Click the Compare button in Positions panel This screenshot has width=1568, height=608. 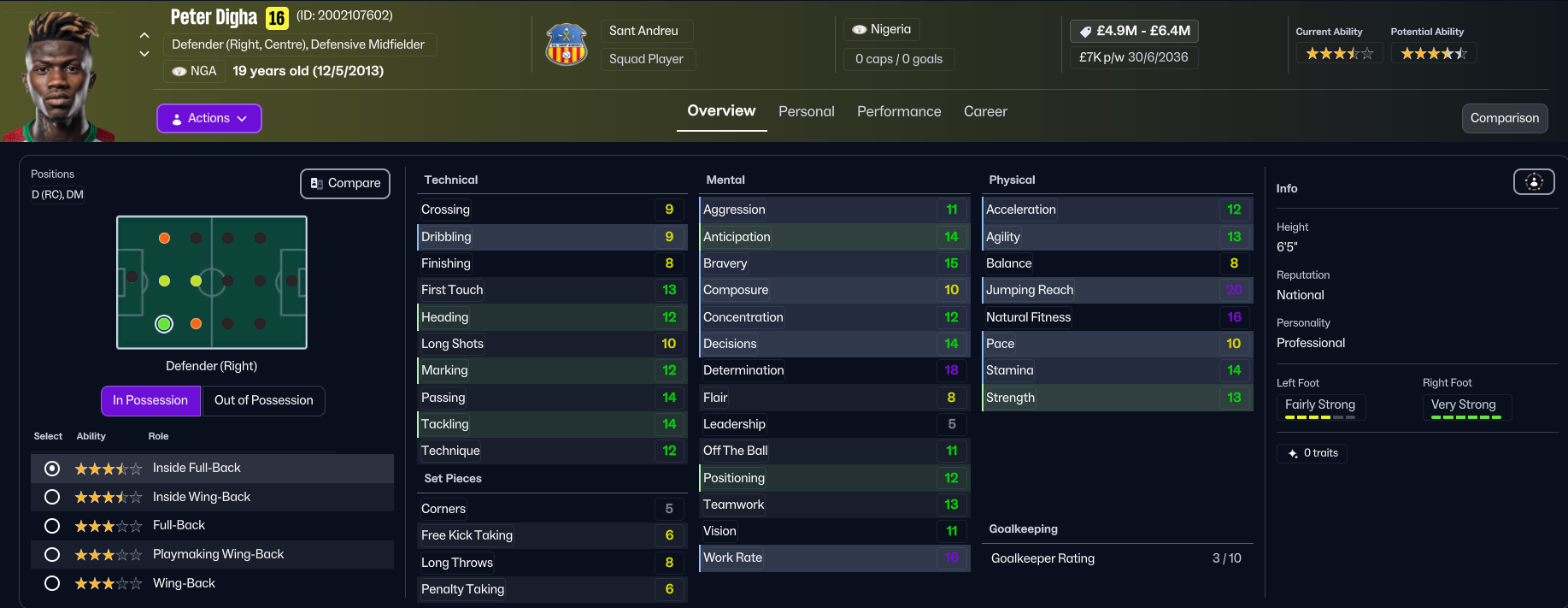pyautogui.click(x=345, y=183)
